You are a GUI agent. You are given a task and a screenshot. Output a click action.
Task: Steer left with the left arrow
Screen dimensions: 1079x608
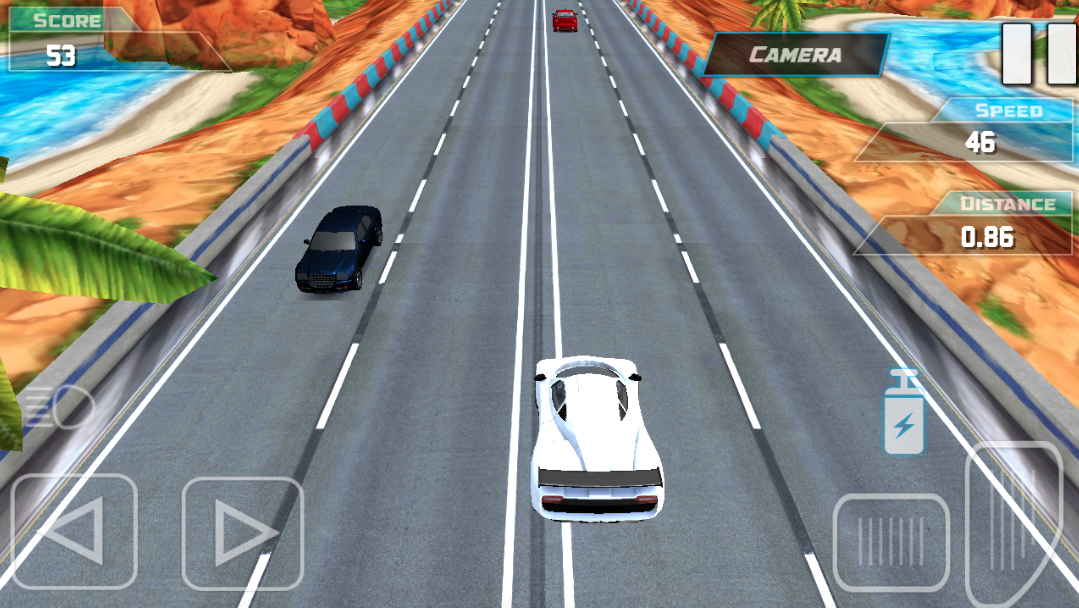tap(73, 530)
